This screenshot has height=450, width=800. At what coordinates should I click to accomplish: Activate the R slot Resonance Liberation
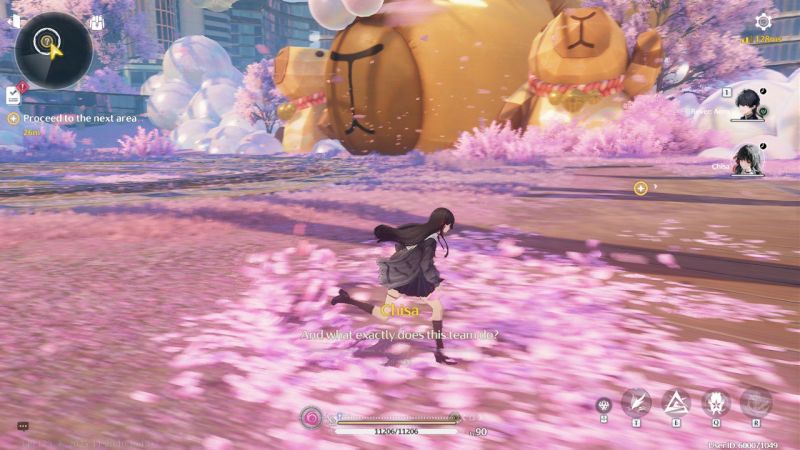coord(756,402)
